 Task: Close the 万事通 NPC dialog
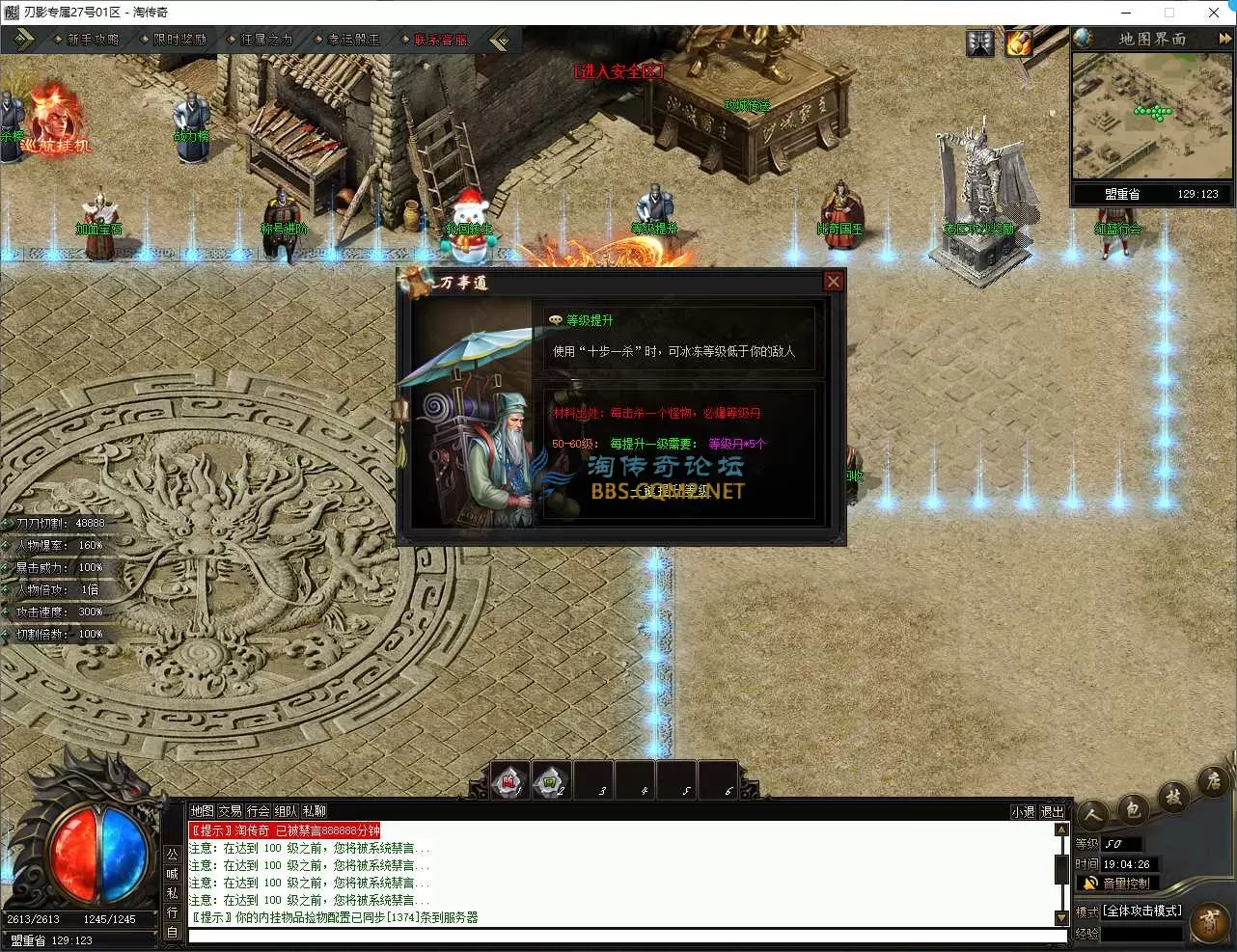(x=834, y=282)
